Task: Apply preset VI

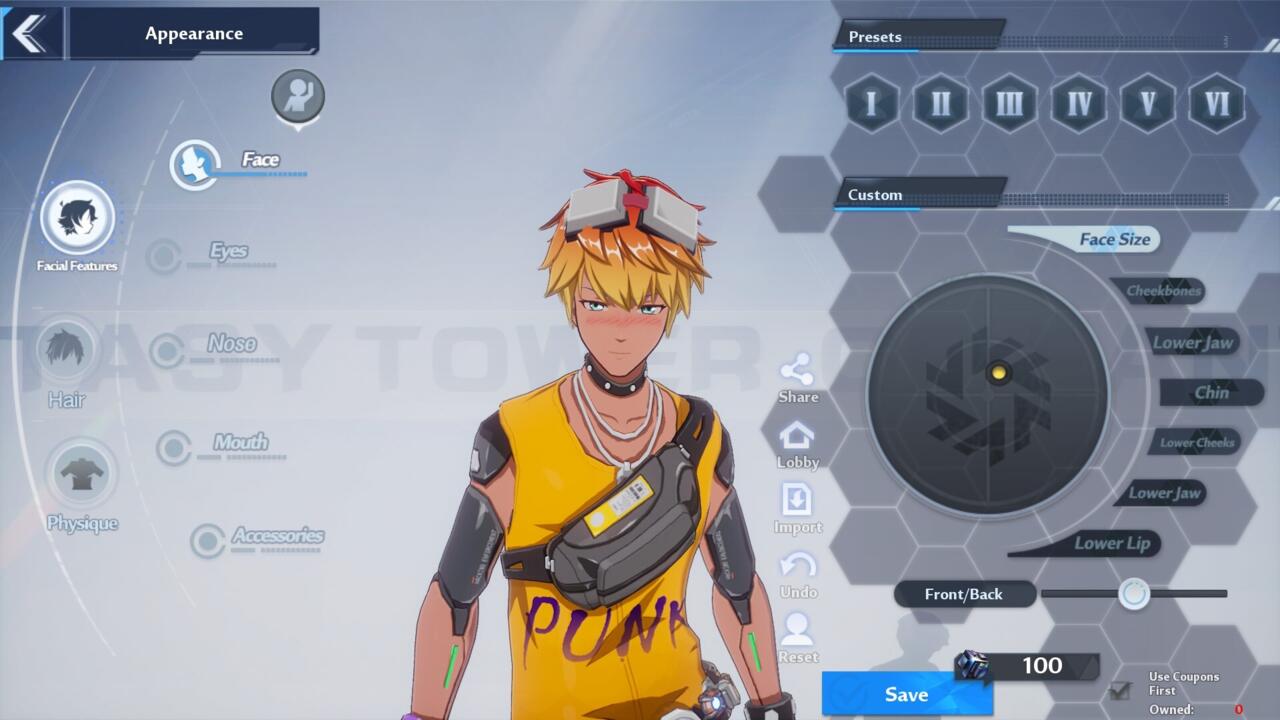Action: [x=1216, y=103]
